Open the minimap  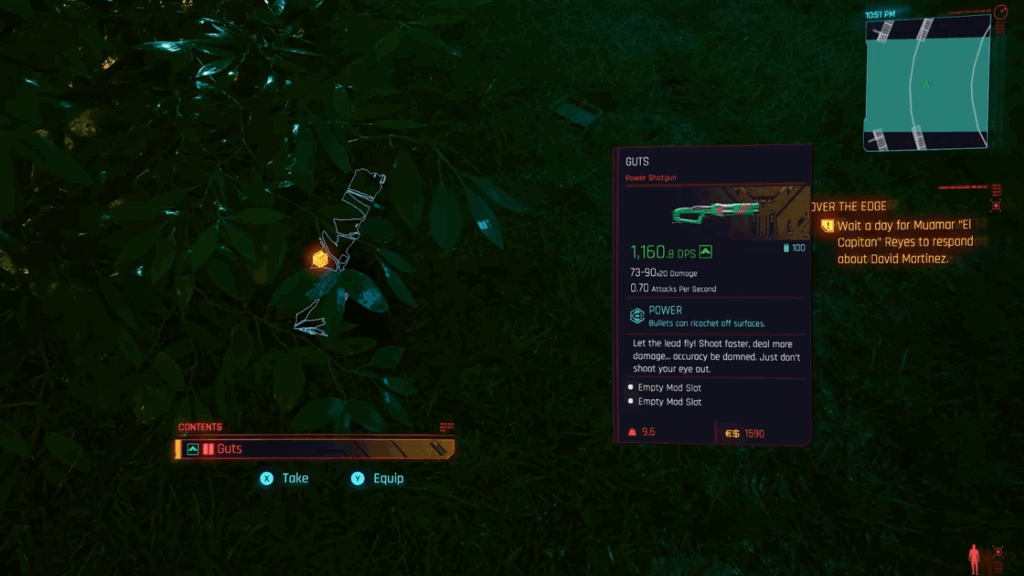927,84
